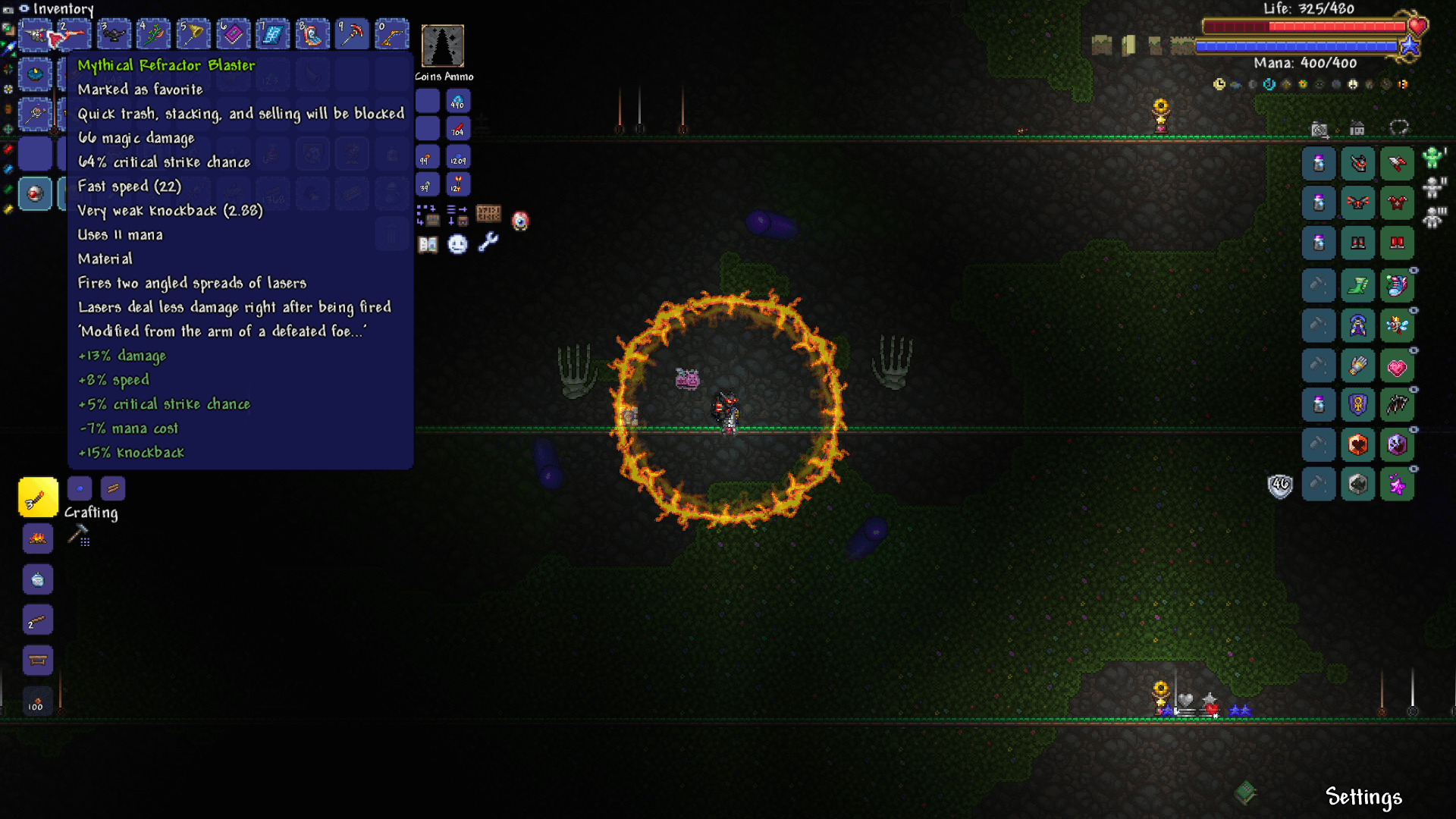This screenshot has width=1456, height=819.
Task: Click the wrench wiring settings icon
Action: pos(488,243)
